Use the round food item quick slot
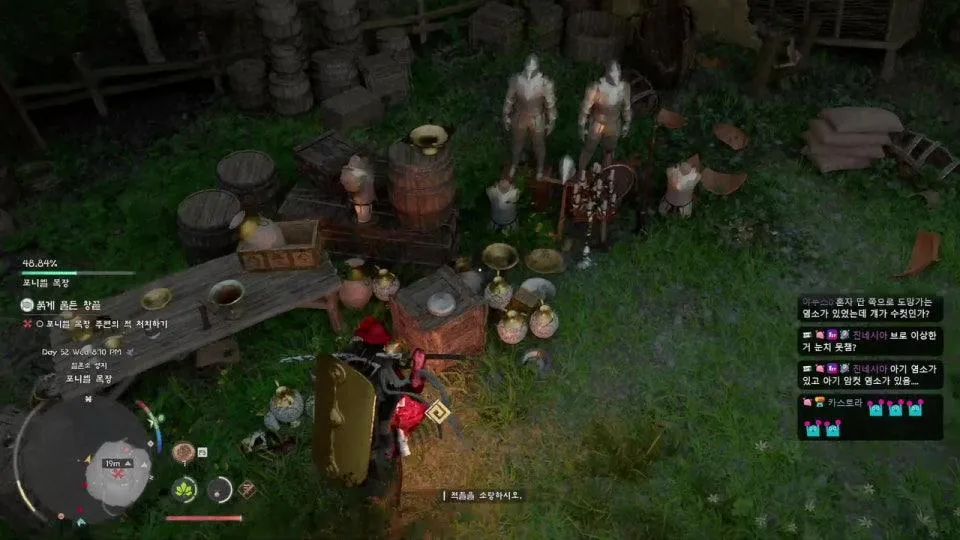The width and height of the screenshot is (960, 540). [183, 453]
